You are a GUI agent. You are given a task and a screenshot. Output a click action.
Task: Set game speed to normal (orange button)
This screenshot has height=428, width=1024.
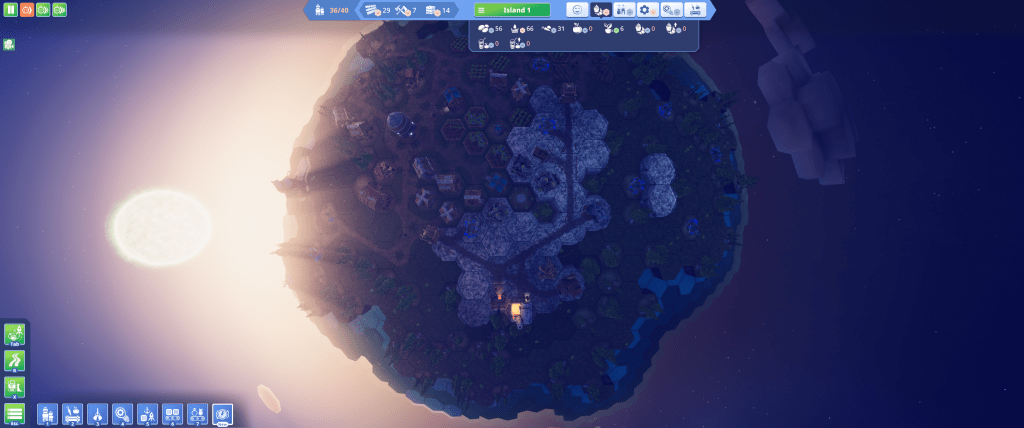pos(26,10)
